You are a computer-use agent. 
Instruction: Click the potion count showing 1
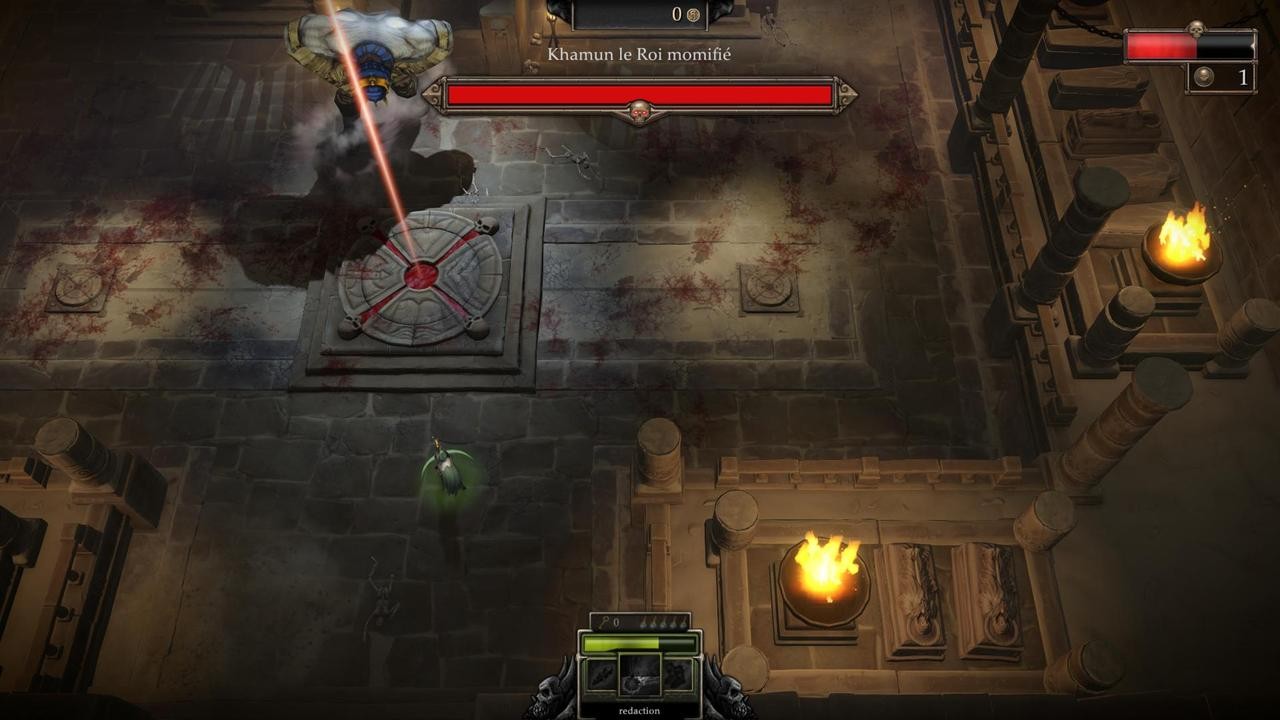point(1244,76)
